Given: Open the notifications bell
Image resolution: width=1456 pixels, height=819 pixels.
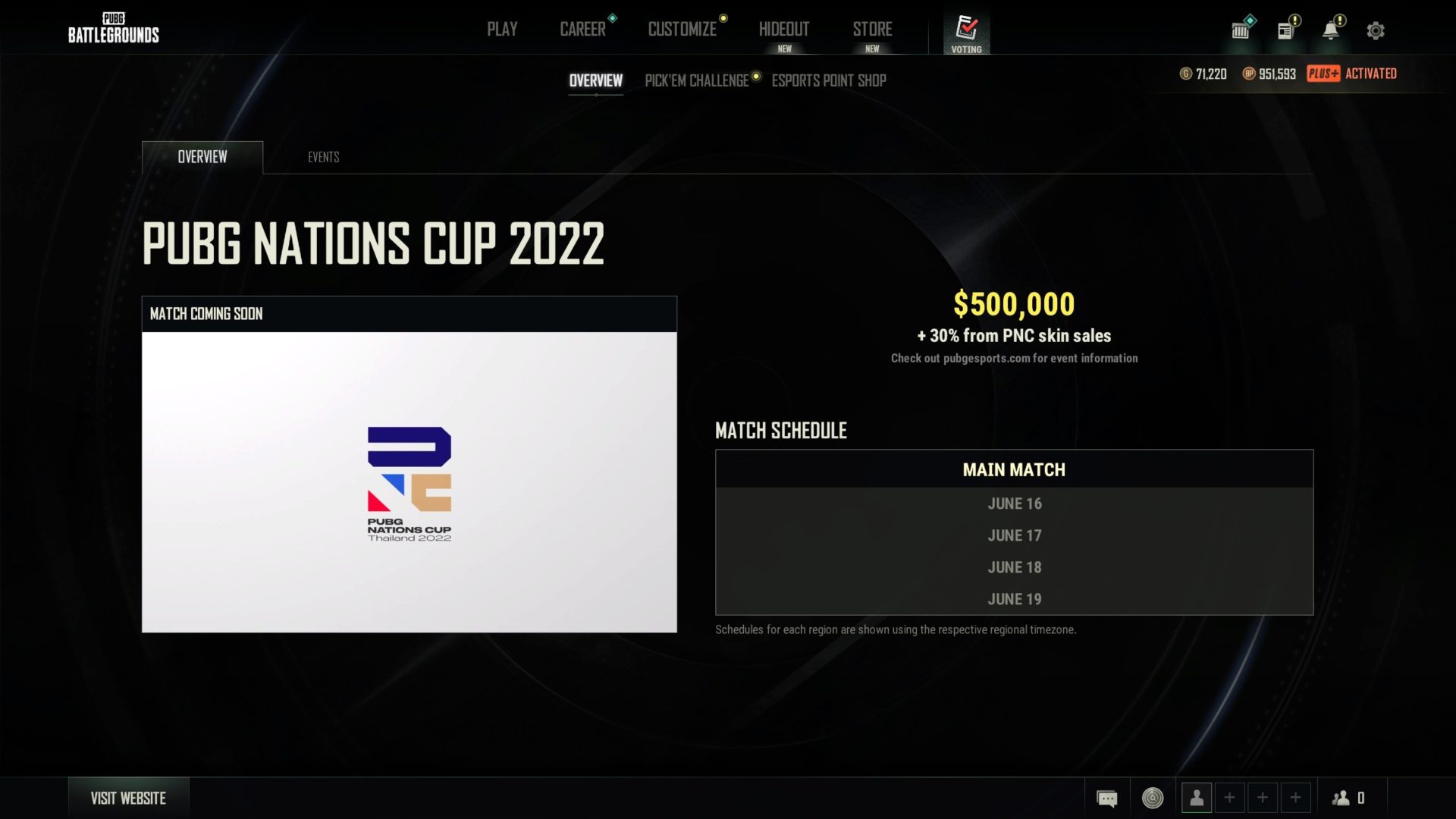Looking at the screenshot, I should click(x=1330, y=30).
